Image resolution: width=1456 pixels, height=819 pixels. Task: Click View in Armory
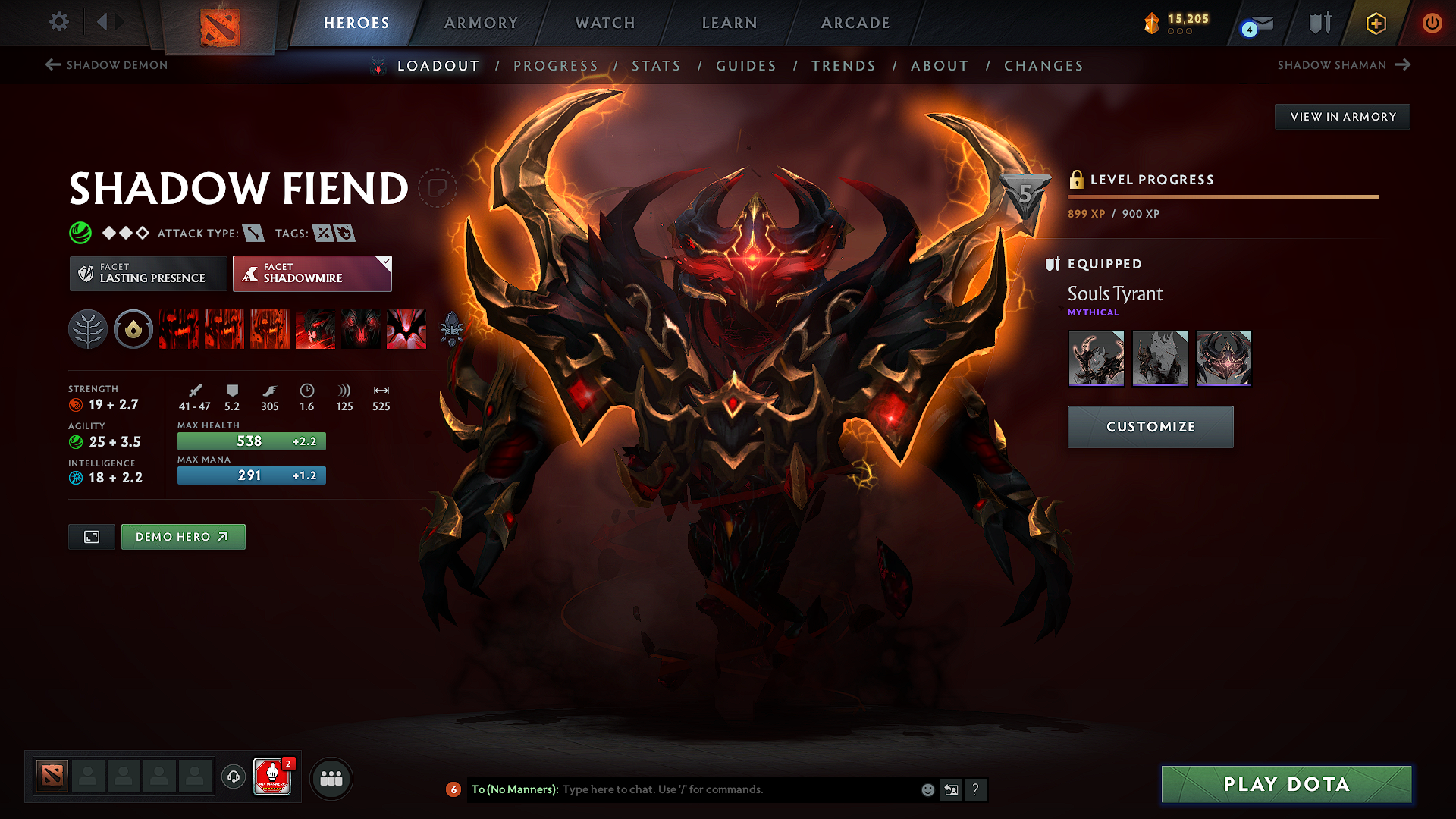pos(1342,116)
